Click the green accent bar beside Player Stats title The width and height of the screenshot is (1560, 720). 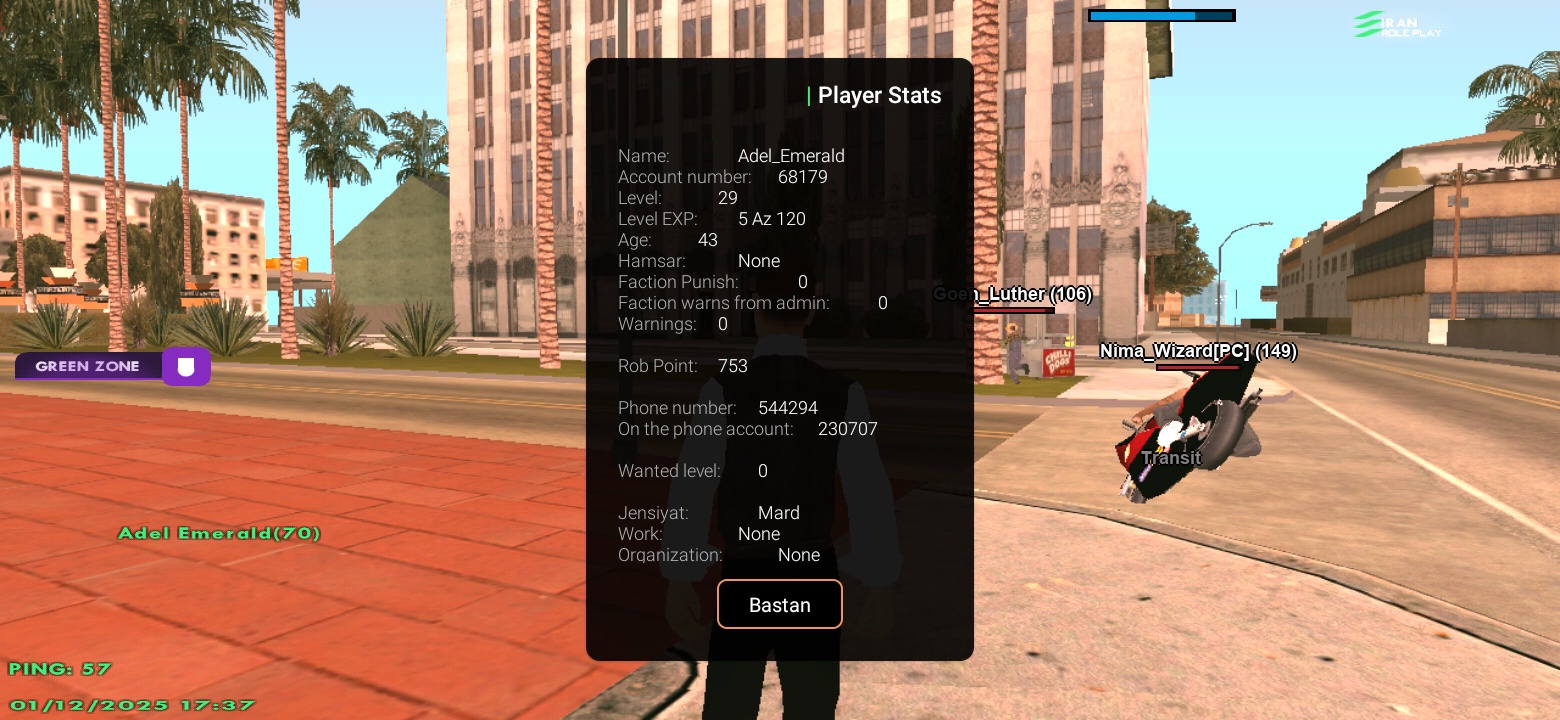[809, 95]
